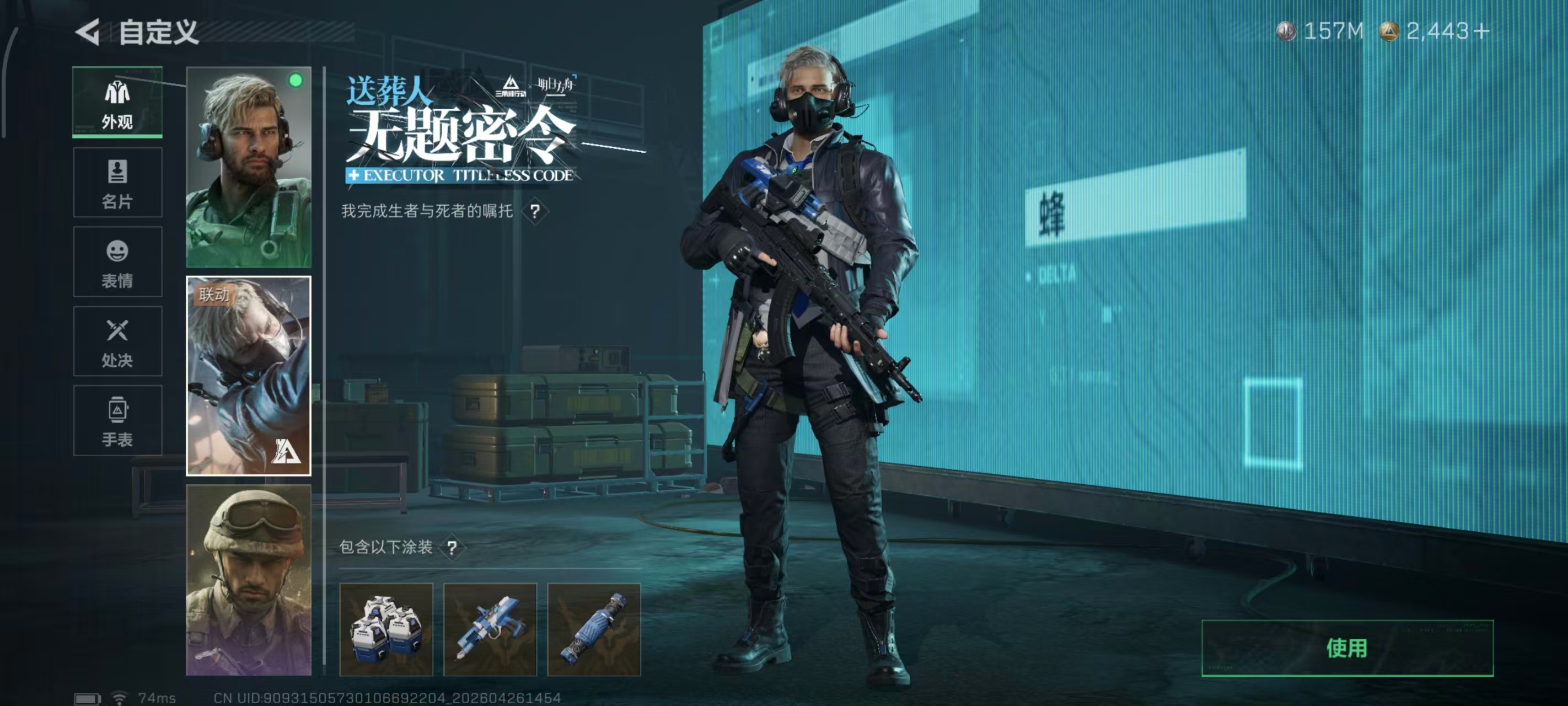
Task: Switch to the 名片 name card tab
Action: 117,181
